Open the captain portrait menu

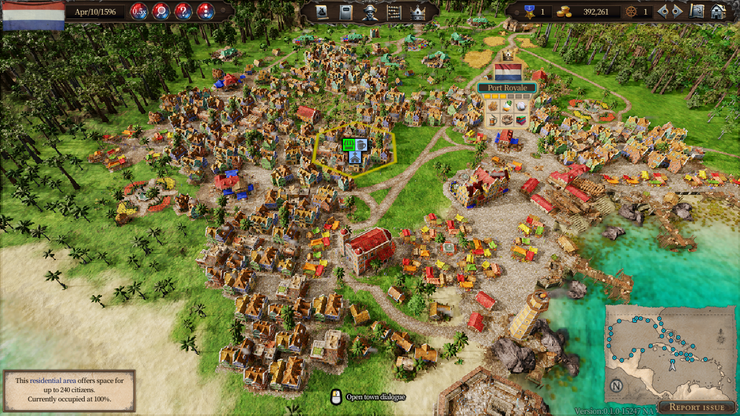coord(369,12)
